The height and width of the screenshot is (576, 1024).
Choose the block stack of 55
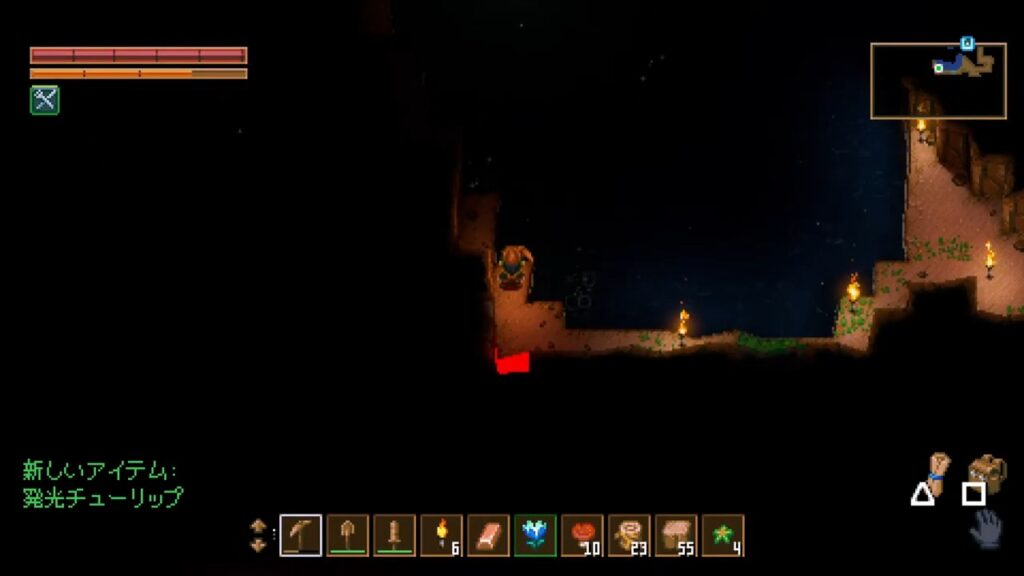click(677, 535)
